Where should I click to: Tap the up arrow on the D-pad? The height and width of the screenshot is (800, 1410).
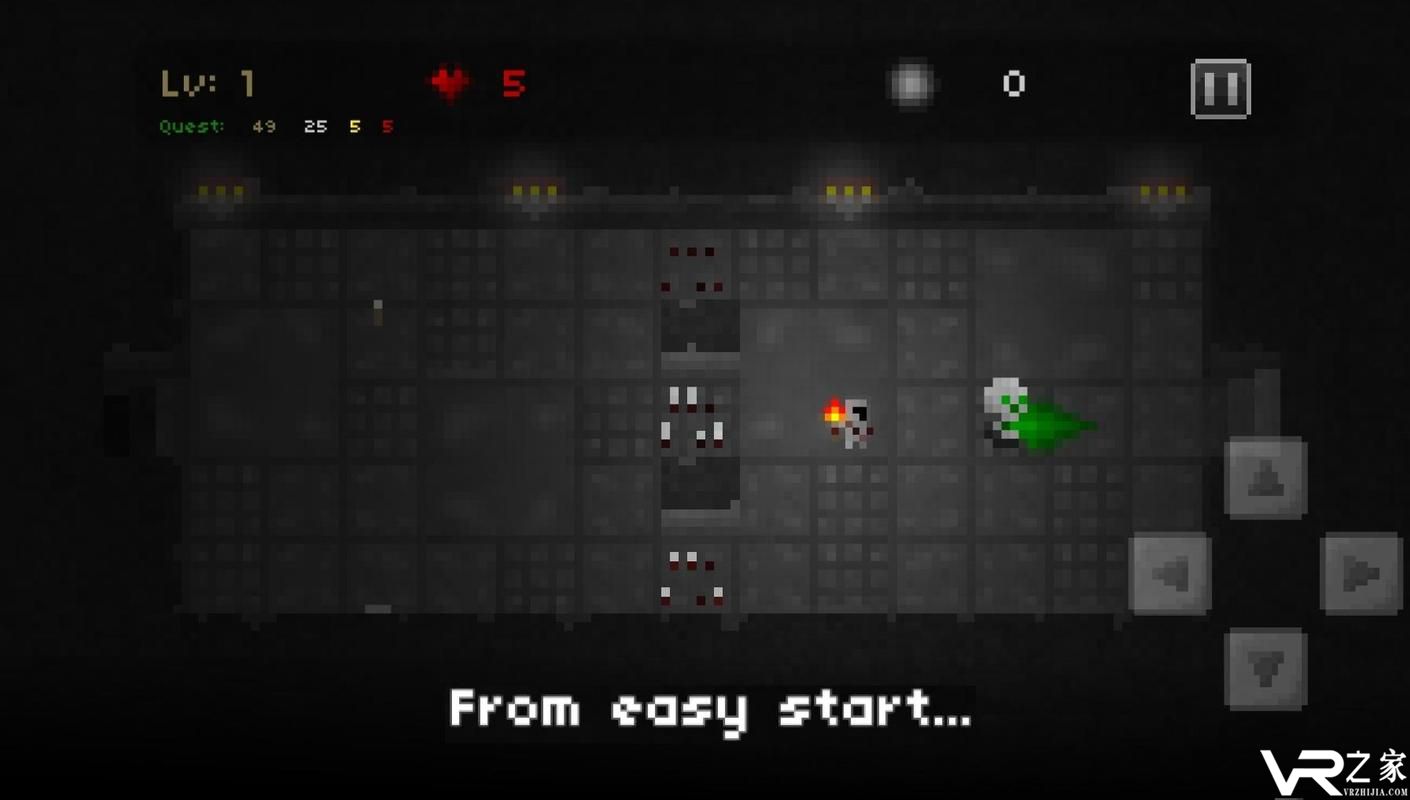click(1265, 477)
